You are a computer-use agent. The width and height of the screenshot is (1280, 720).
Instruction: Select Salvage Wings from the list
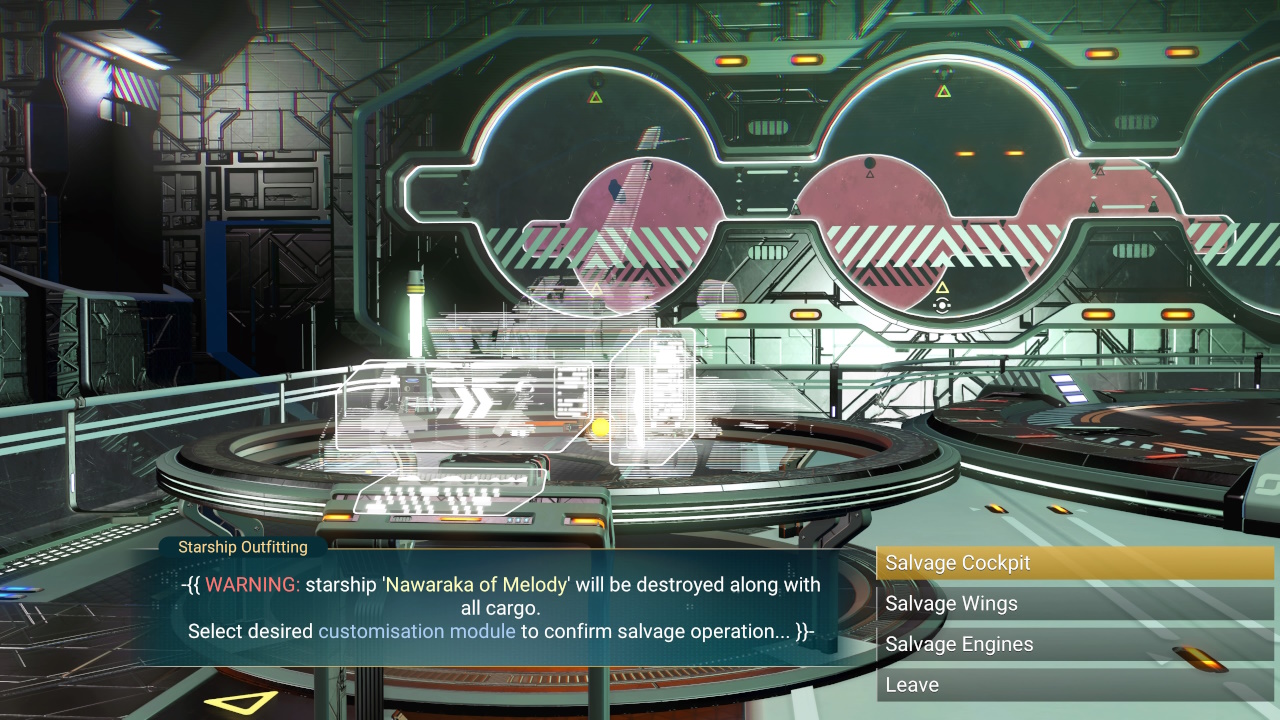pyautogui.click(x=1075, y=604)
